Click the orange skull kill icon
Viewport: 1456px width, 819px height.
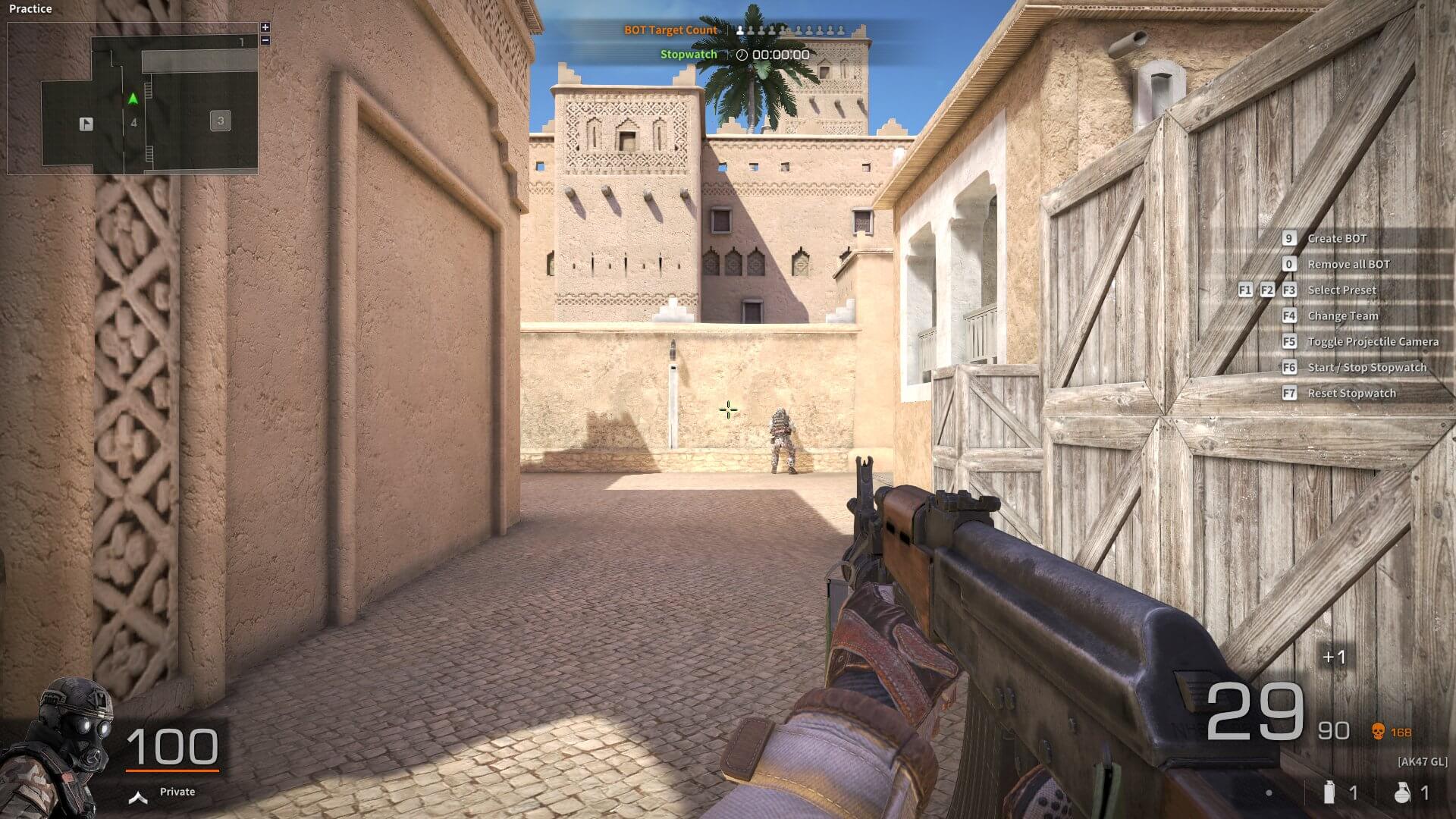tap(1378, 732)
